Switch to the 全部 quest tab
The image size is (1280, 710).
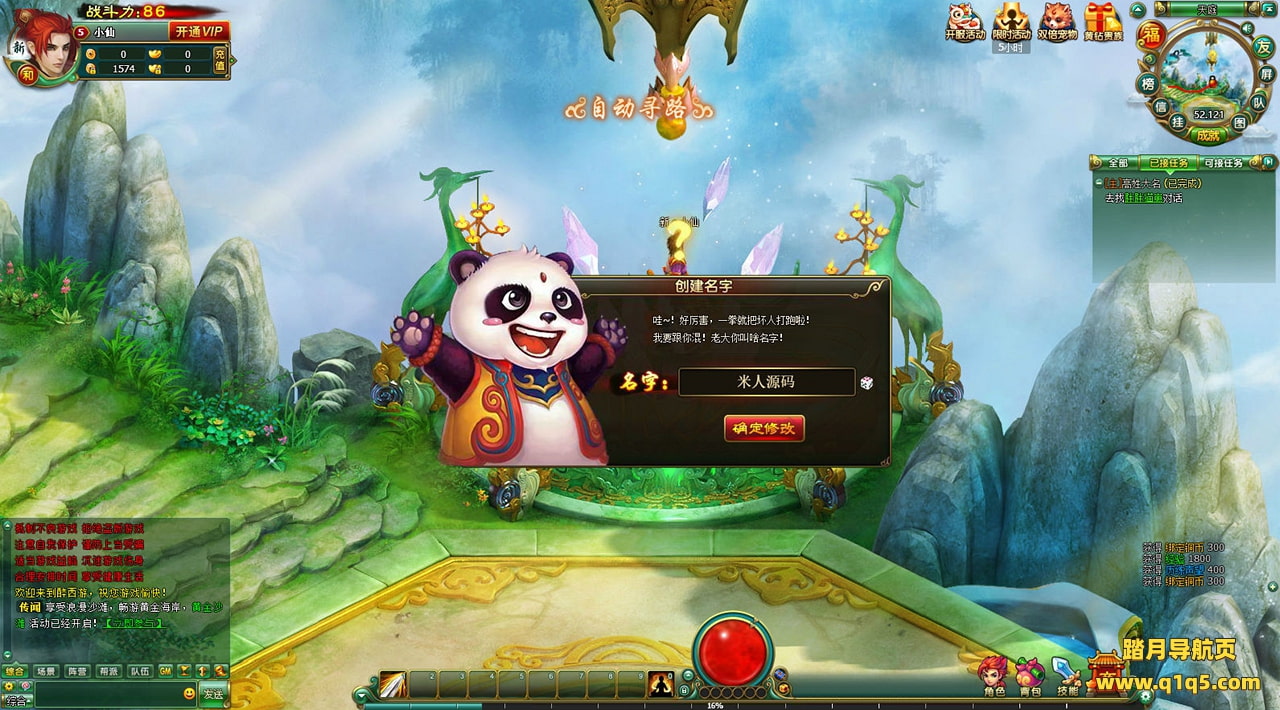(x=1117, y=163)
